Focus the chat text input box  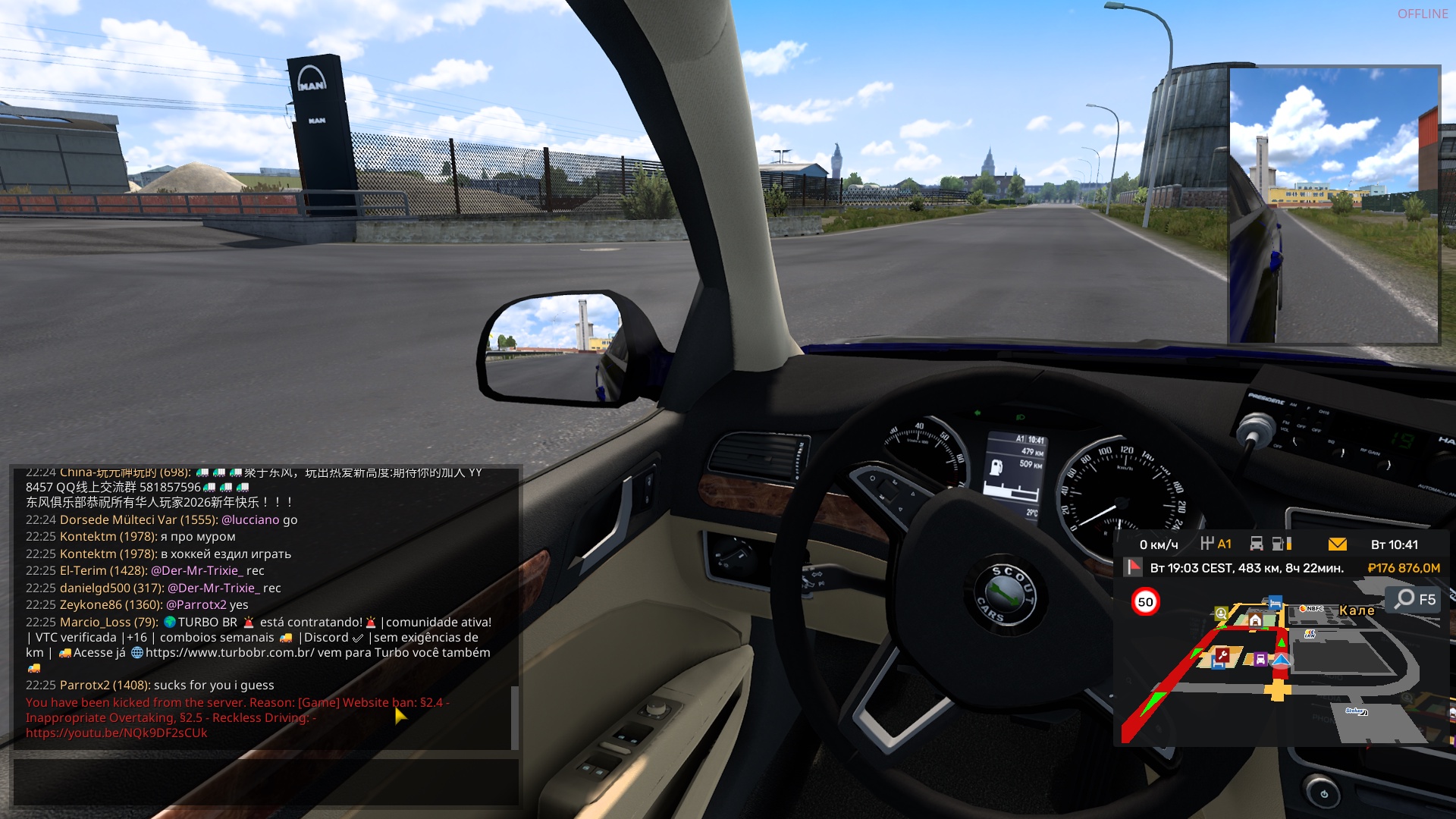point(265,781)
